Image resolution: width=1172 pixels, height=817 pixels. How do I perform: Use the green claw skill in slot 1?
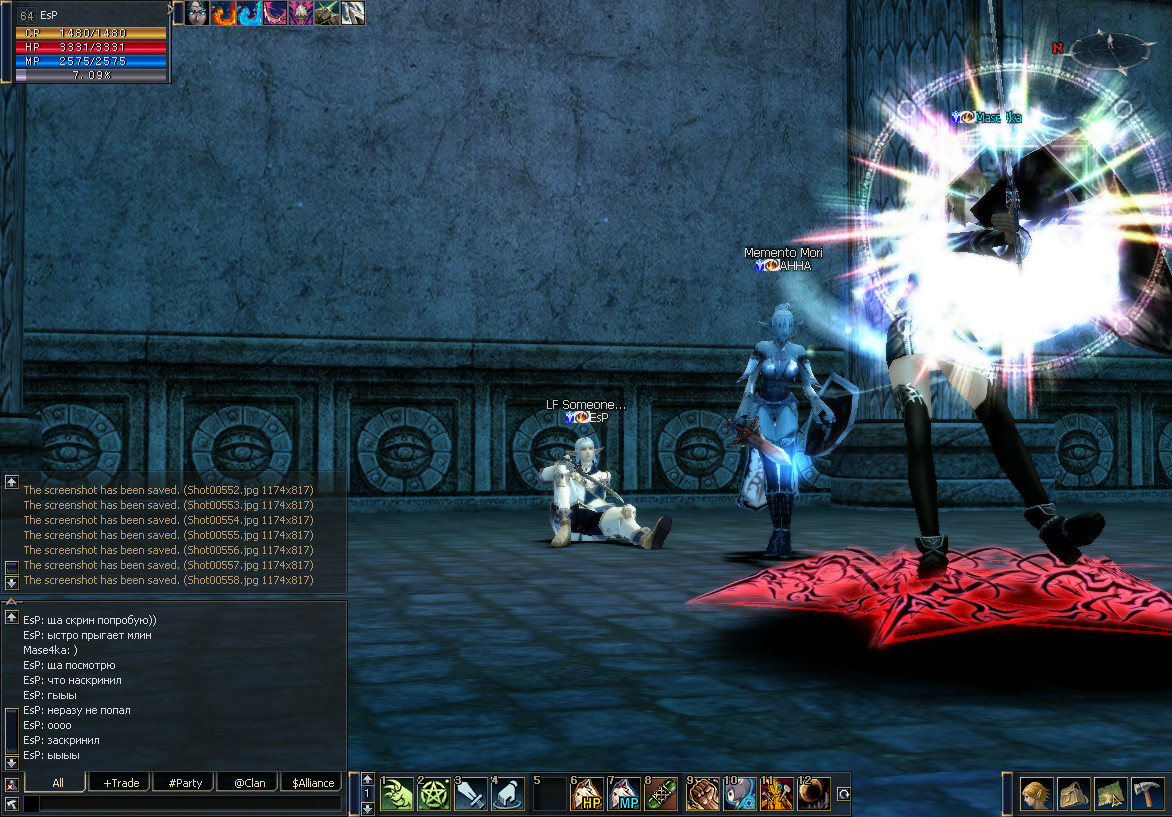click(x=397, y=794)
